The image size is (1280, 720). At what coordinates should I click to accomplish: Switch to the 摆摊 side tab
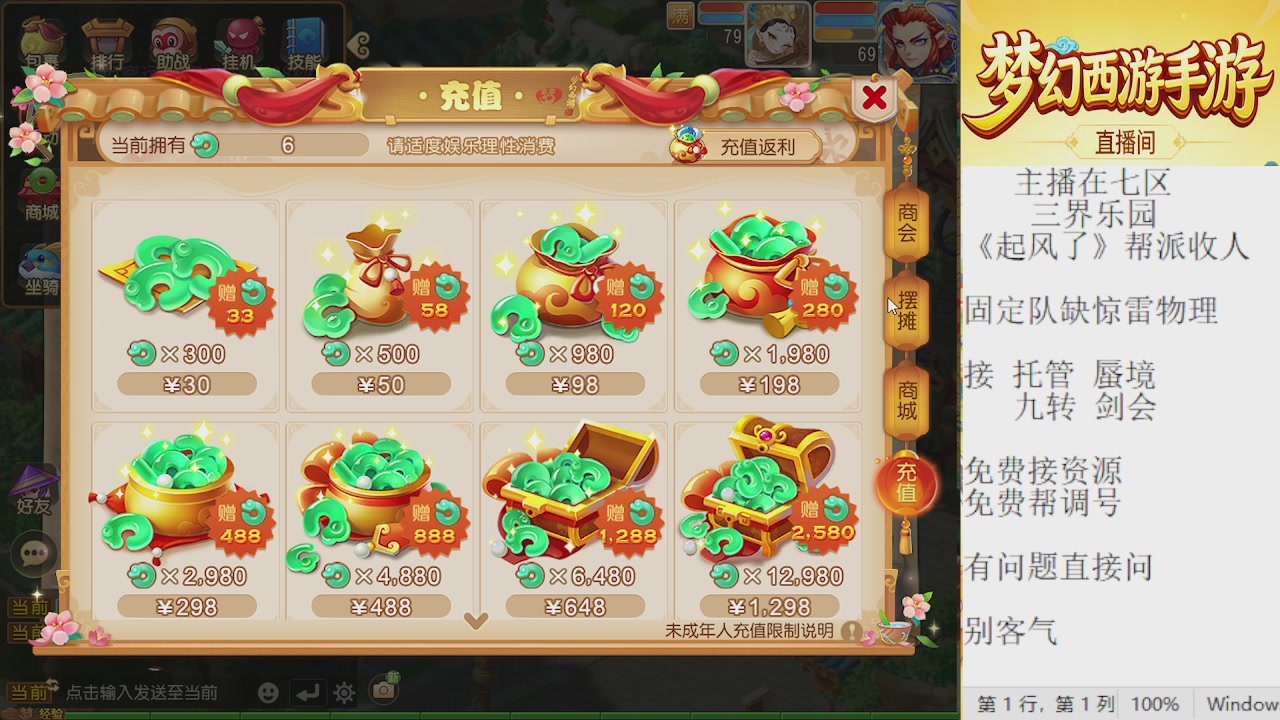[x=907, y=310]
